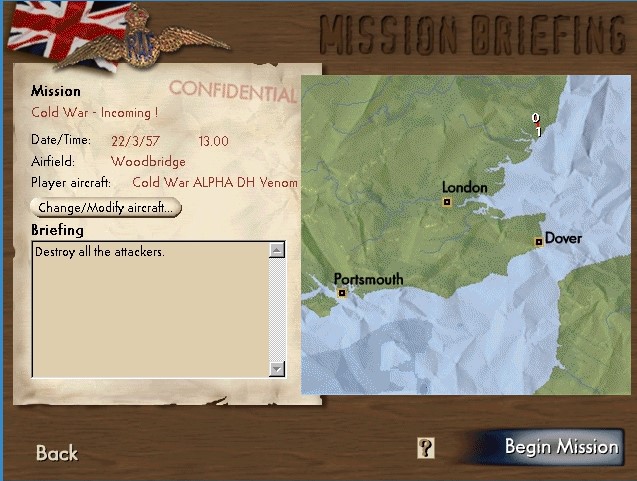Select the Portsmouth marker on the map
The height and width of the screenshot is (481, 637).
pos(342,293)
